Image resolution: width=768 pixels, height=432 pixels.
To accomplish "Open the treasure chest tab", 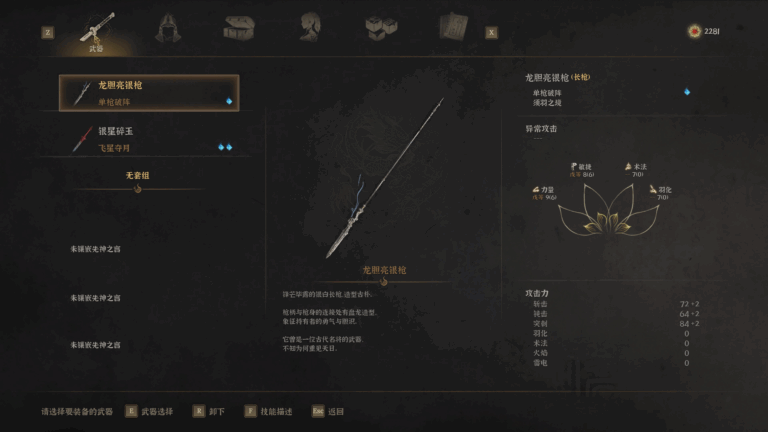I will (x=238, y=27).
